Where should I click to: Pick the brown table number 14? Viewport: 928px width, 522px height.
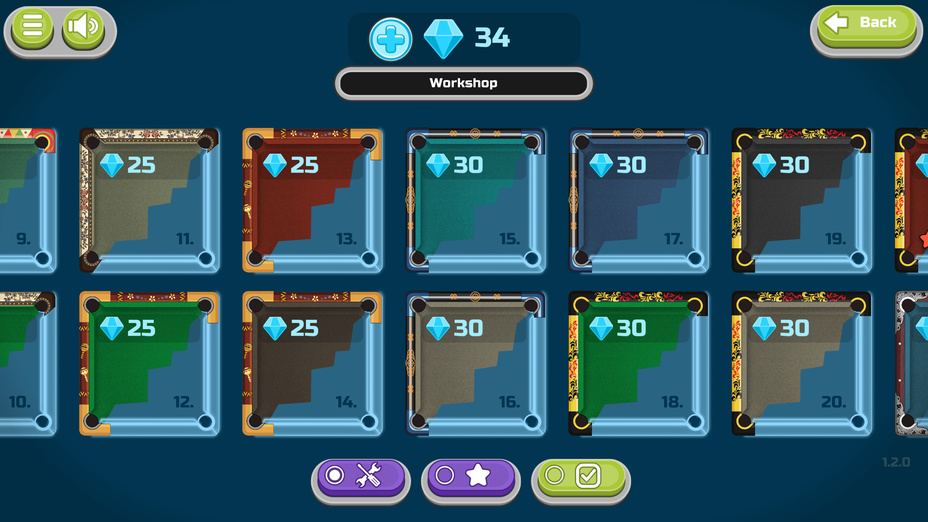(312, 364)
